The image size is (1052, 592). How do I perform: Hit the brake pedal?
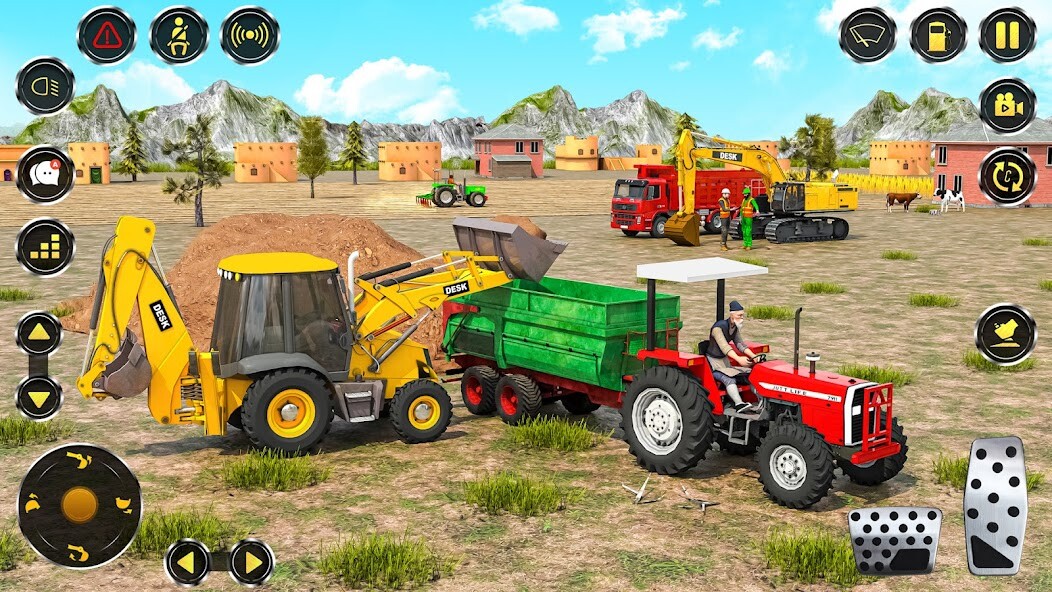click(895, 540)
